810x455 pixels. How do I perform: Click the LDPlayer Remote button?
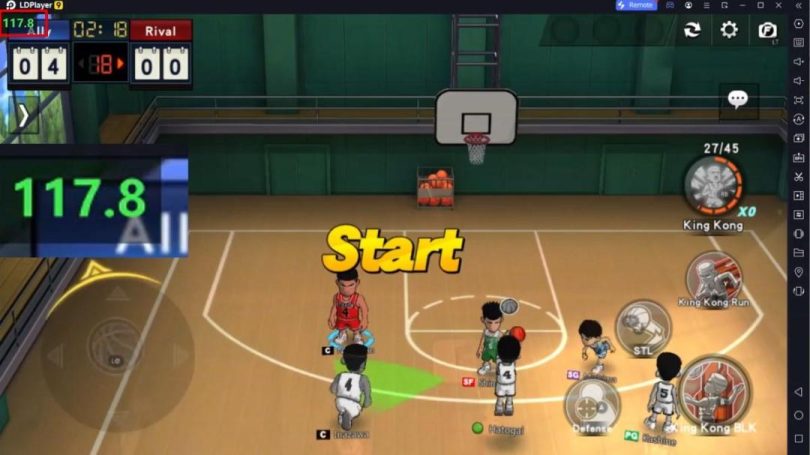pyautogui.click(x=635, y=5)
